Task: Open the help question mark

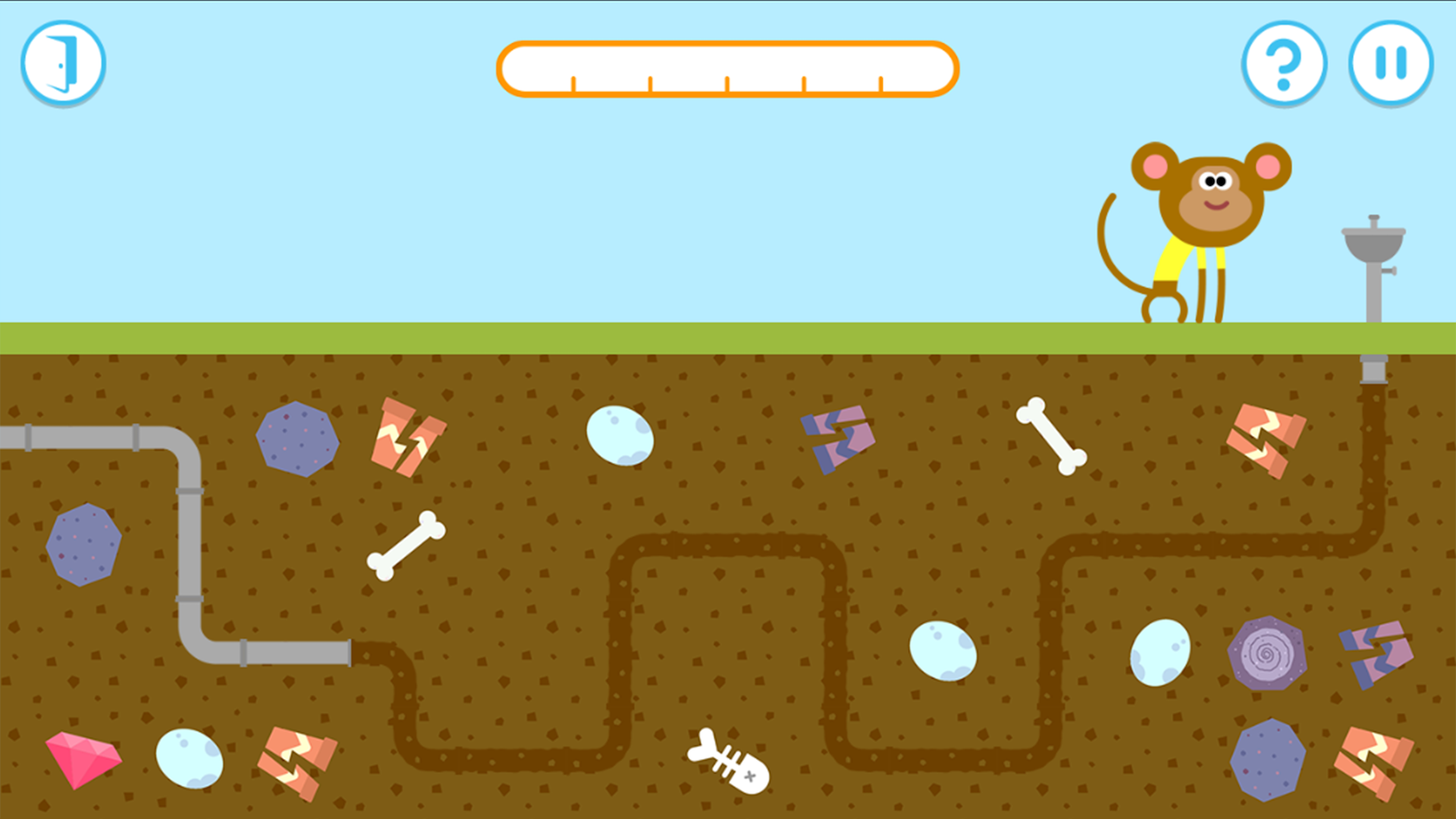Action: pyautogui.click(x=1283, y=64)
